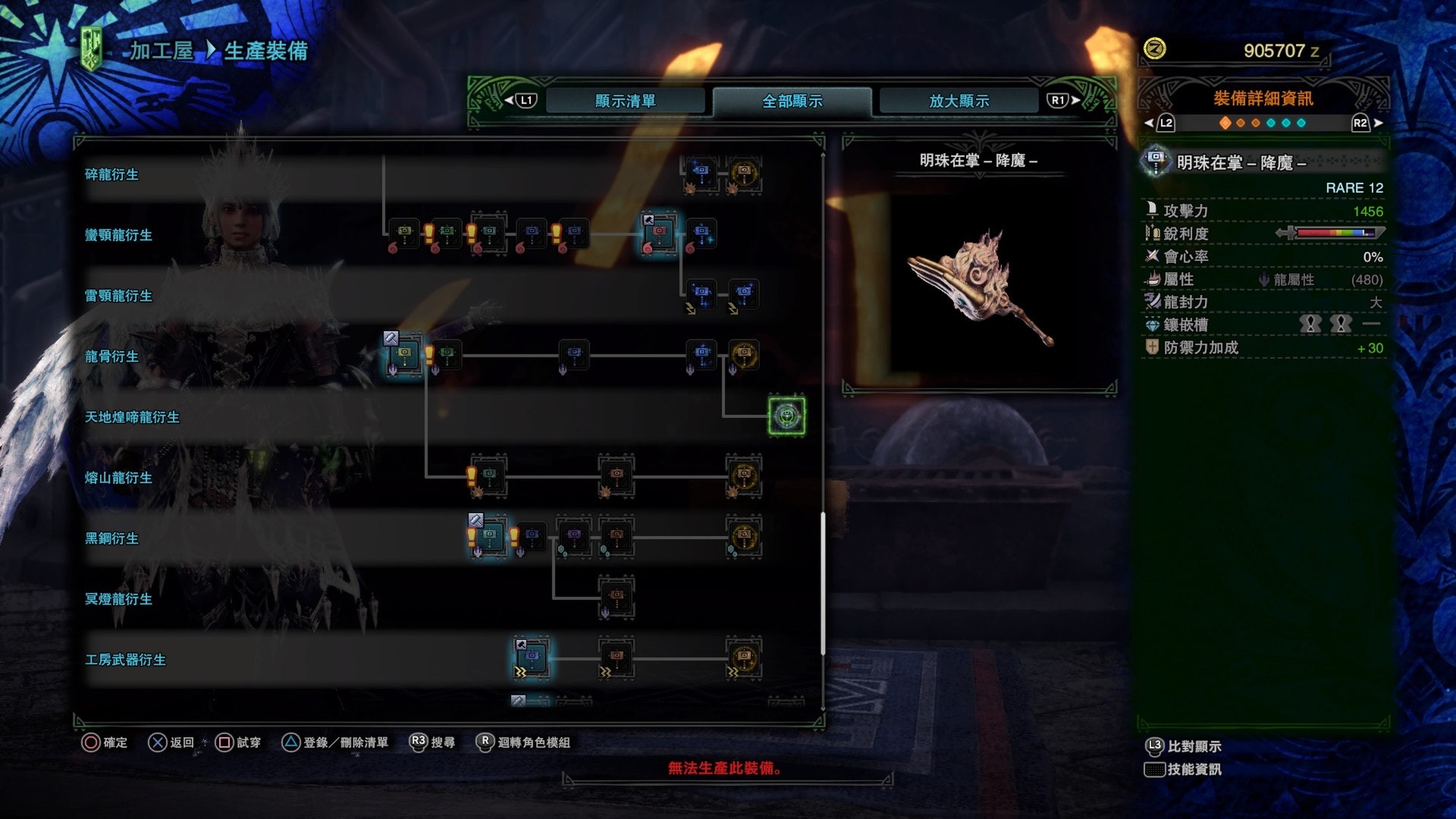The width and height of the screenshot is (1456, 819).
Task: Click the weapon tree vertical scrollbar
Action: point(823,584)
